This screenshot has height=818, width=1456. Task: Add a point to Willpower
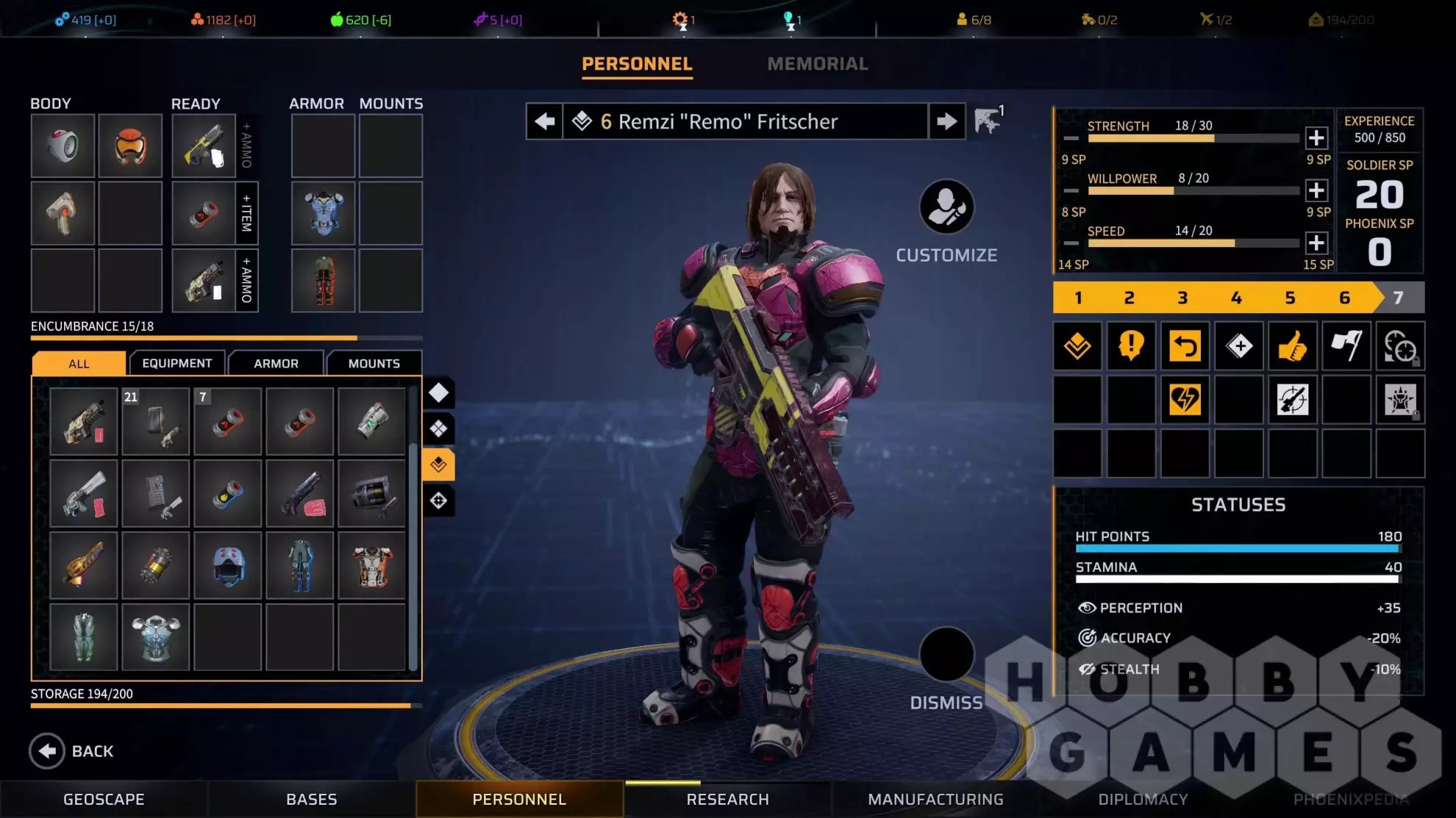pyautogui.click(x=1316, y=190)
